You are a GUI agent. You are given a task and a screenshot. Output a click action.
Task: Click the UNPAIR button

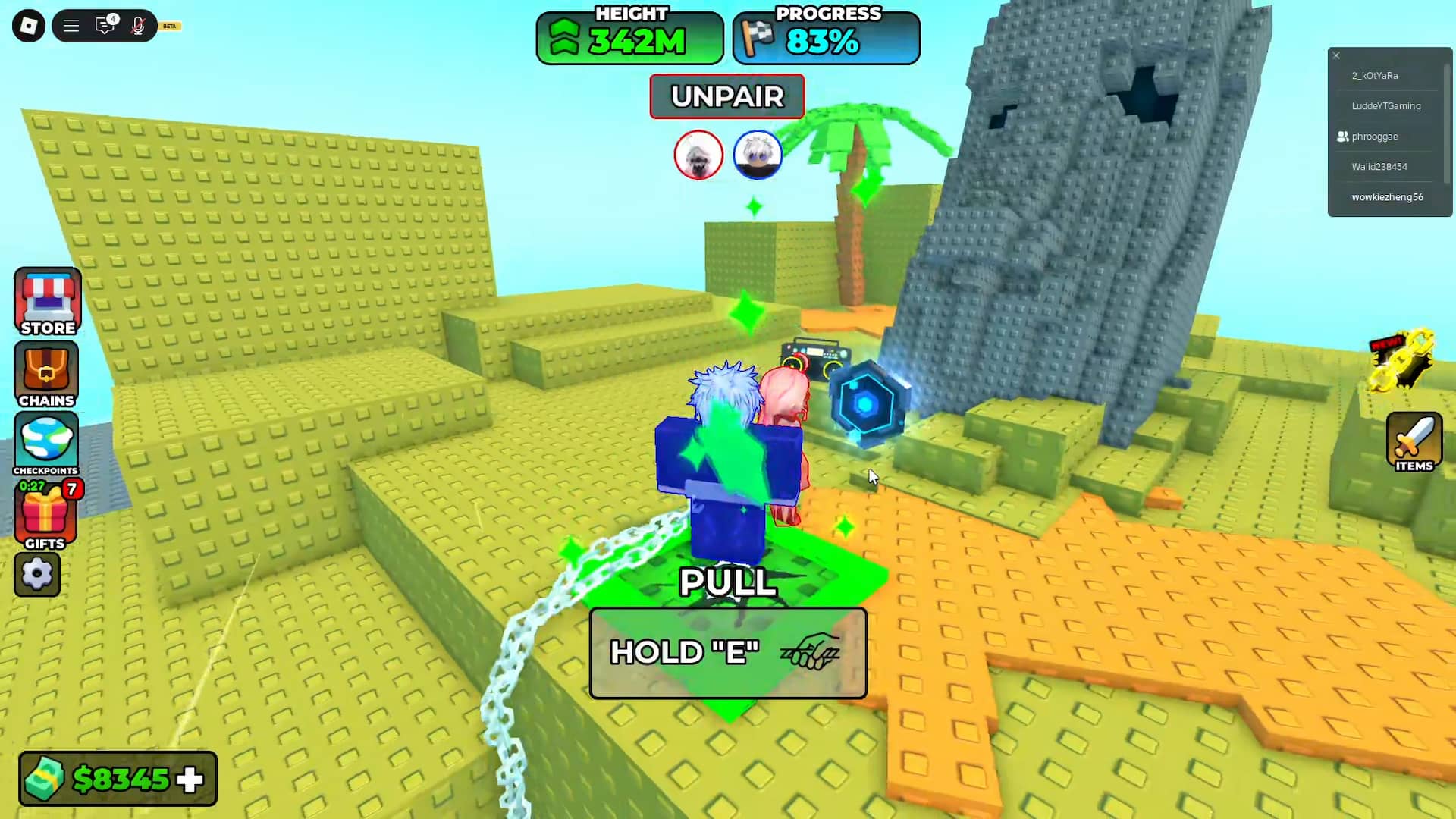[x=726, y=96]
